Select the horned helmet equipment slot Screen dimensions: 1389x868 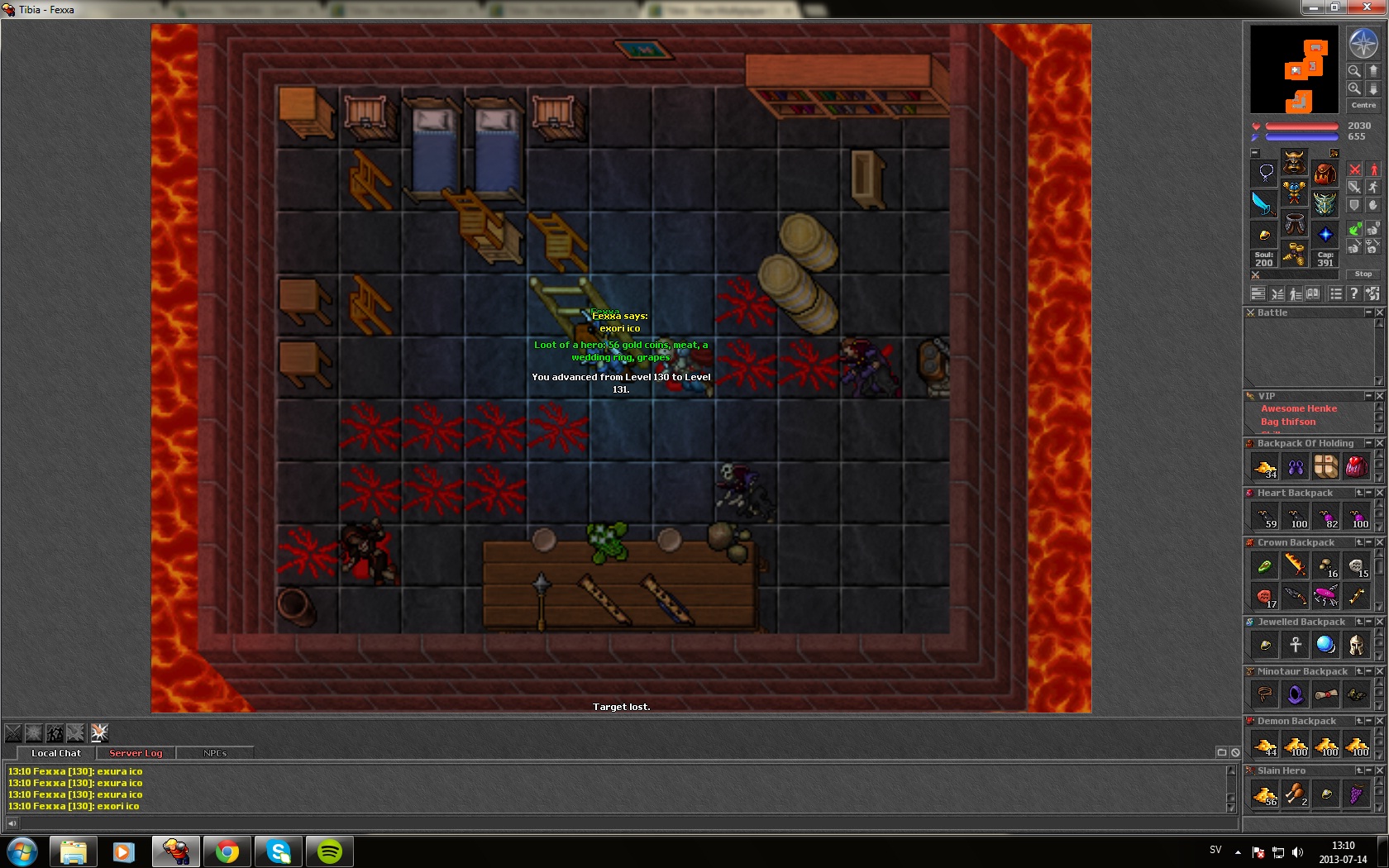[1294, 161]
